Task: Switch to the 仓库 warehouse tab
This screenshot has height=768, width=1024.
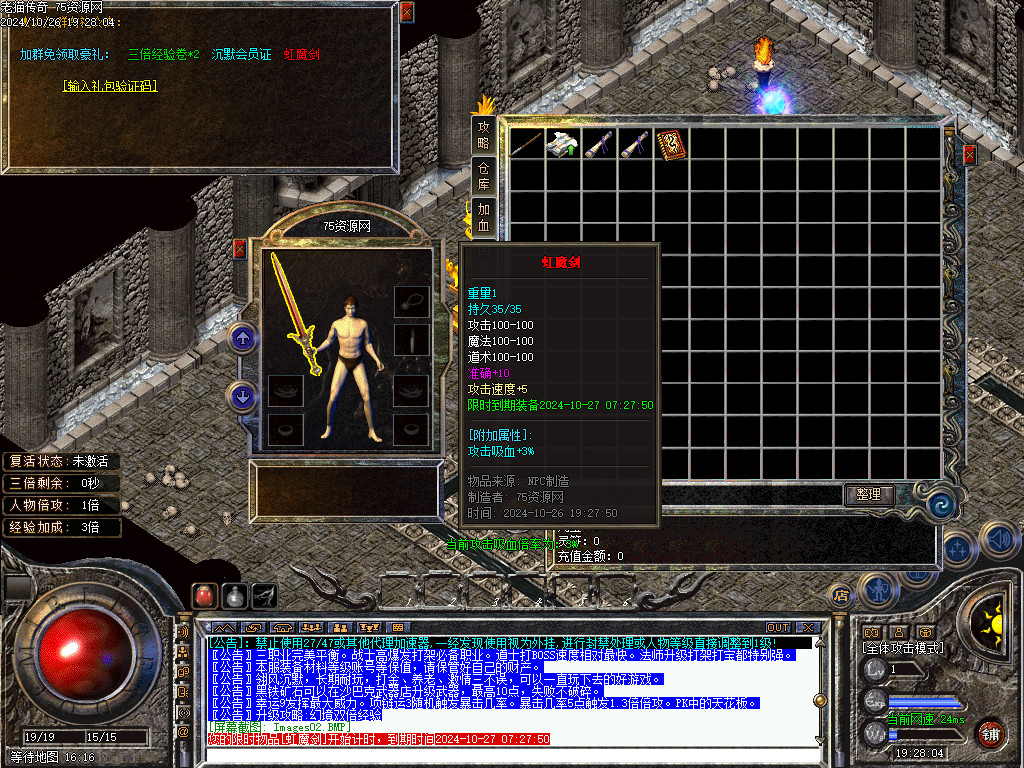Action: tap(484, 176)
